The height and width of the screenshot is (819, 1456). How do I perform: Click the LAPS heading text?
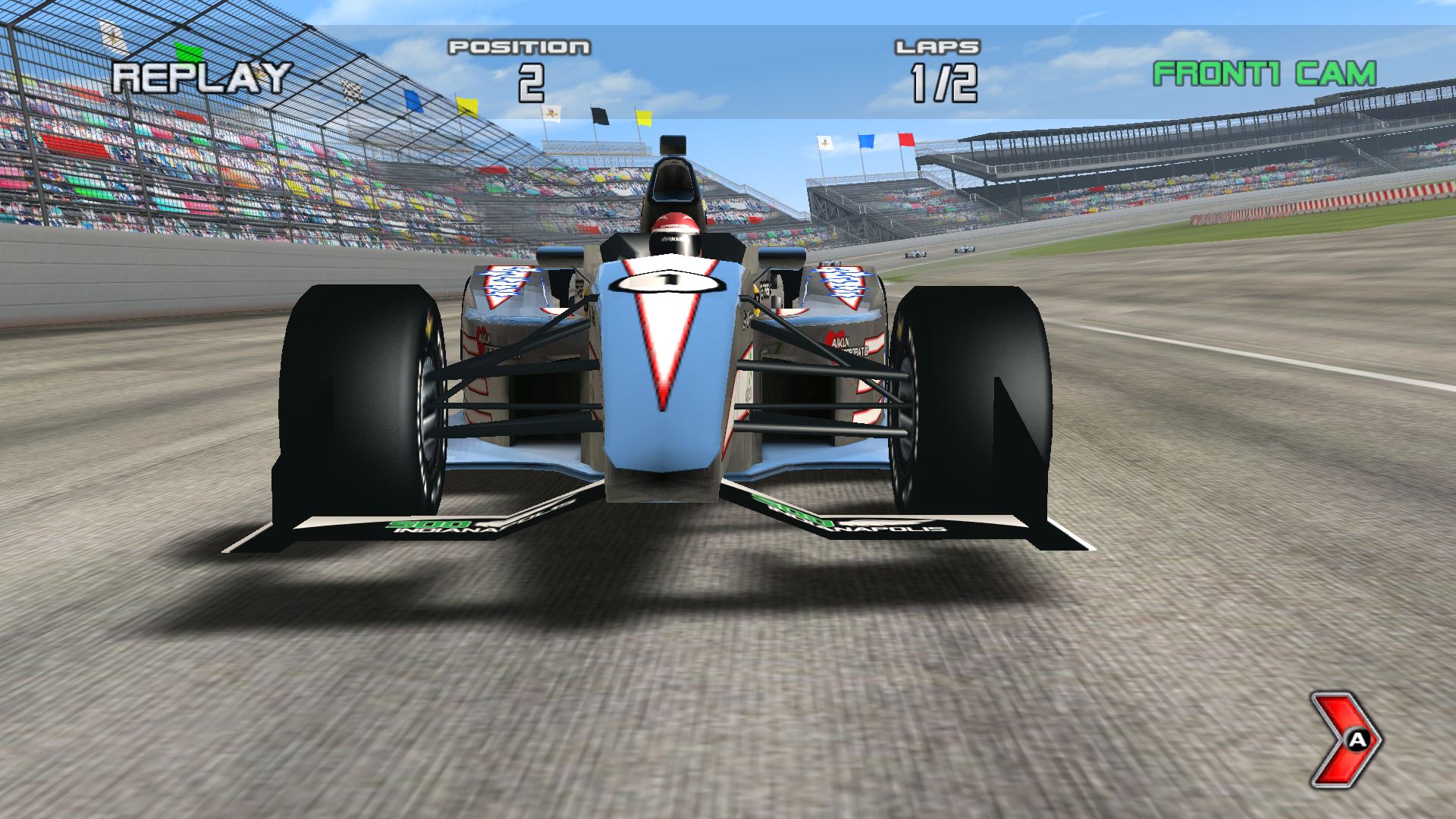pos(937,48)
